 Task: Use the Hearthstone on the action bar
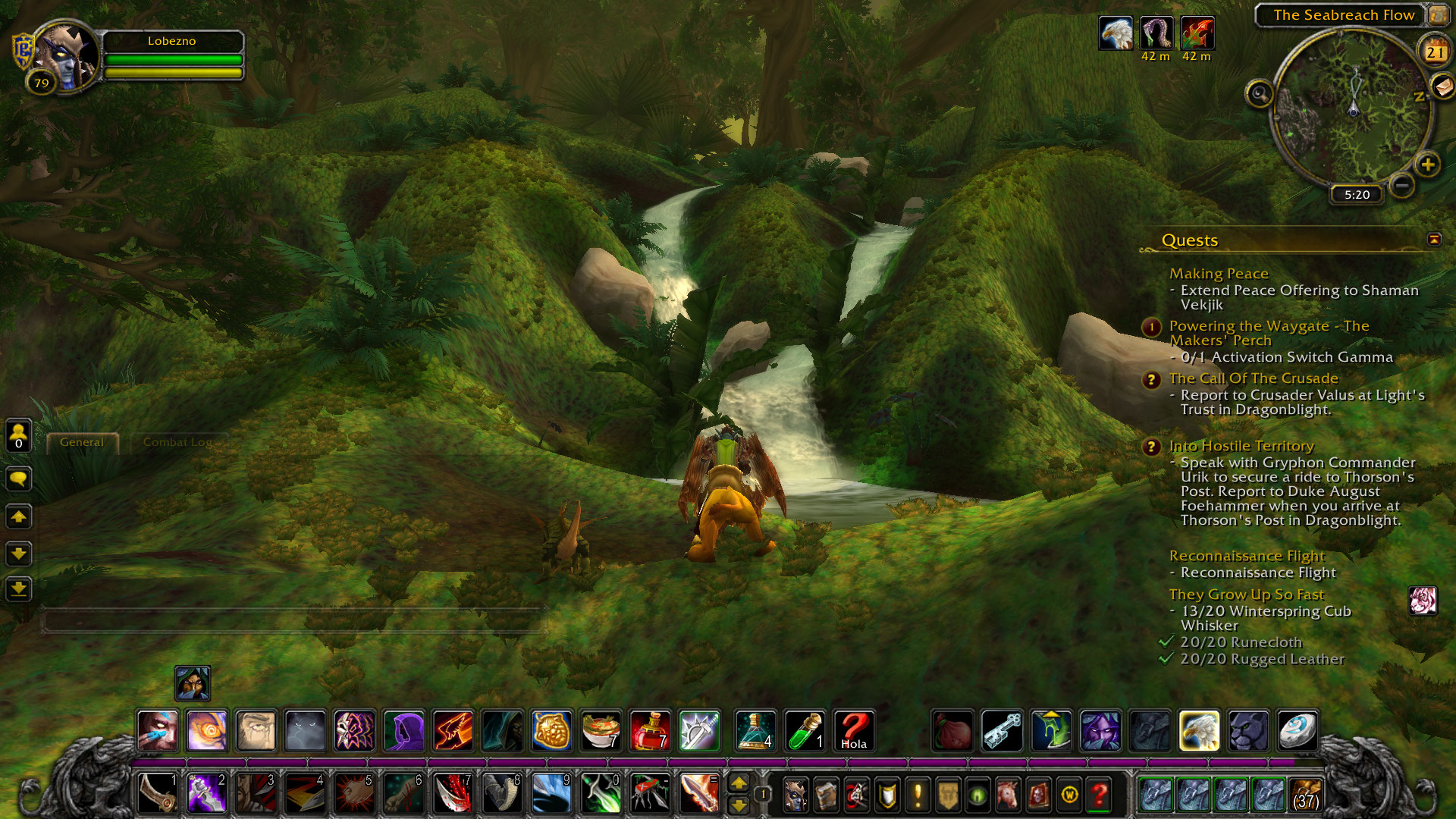click(x=1297, y=730)
